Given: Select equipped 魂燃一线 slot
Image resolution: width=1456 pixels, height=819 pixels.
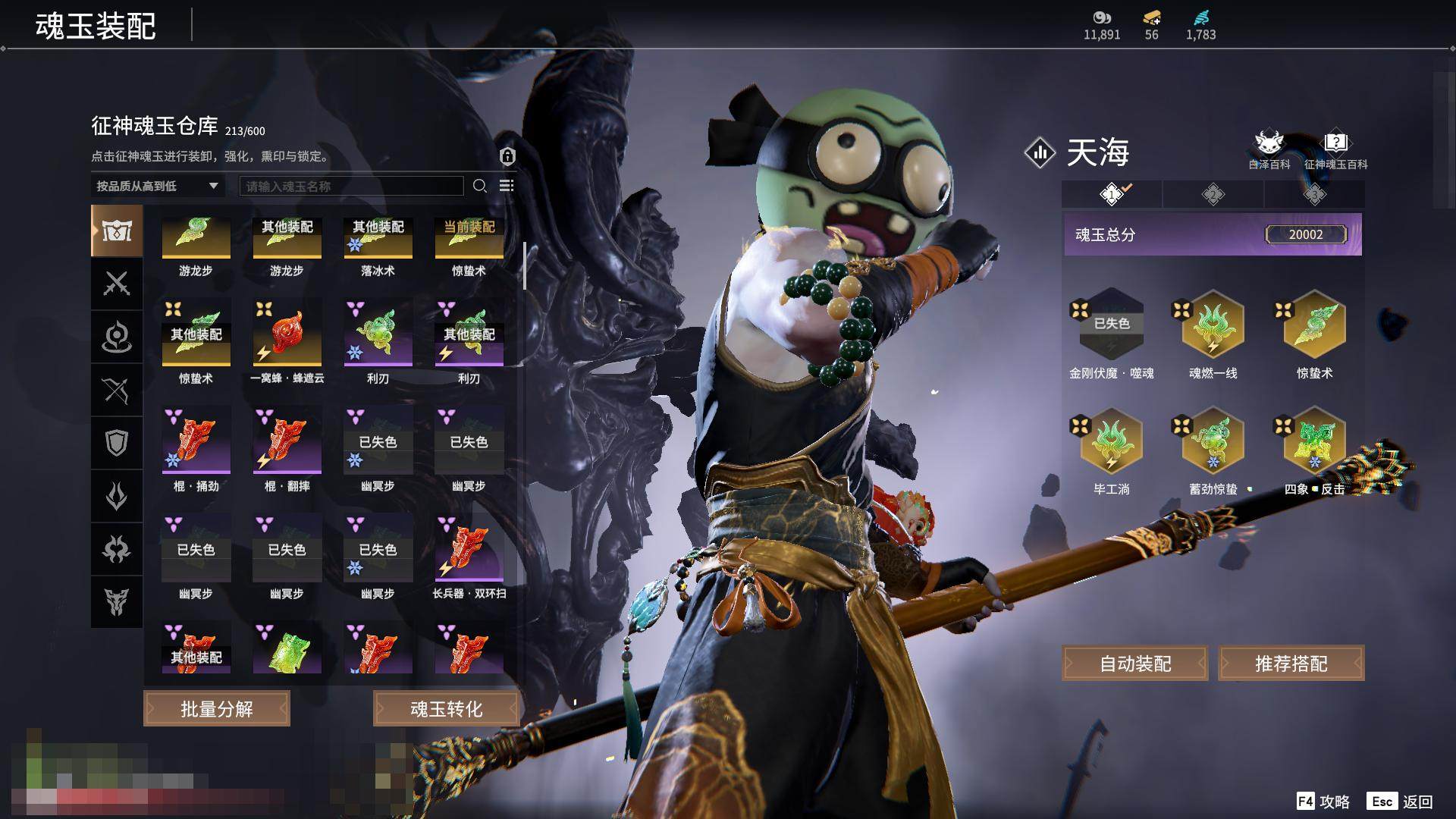Looking at the screenshot, I should tap(1213, 326).
